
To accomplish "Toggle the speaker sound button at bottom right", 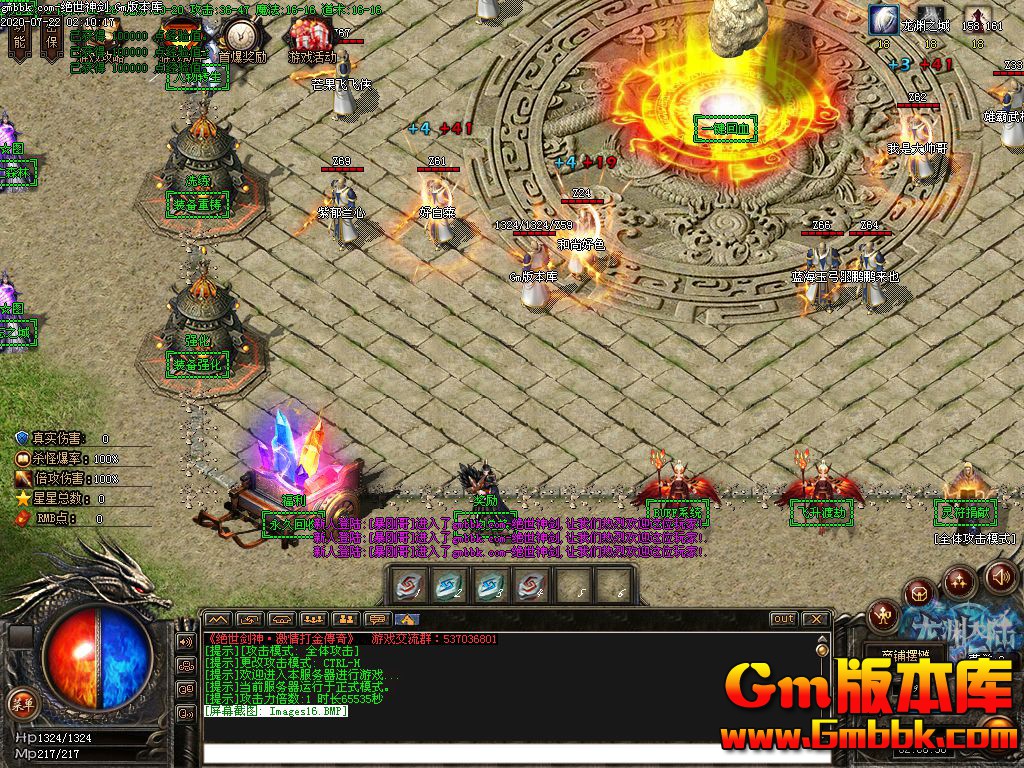I will click(1001, 576).
